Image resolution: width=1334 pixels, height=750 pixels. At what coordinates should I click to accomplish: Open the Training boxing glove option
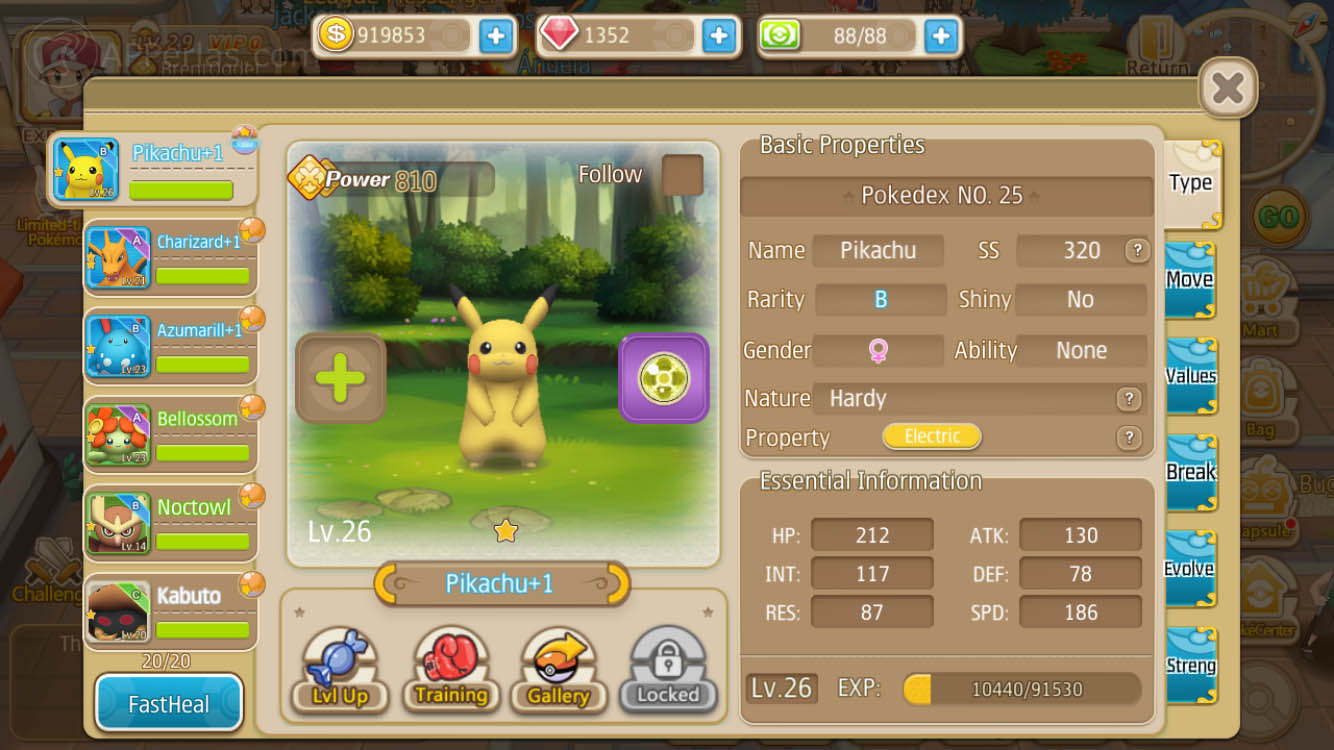click(451, 670)
